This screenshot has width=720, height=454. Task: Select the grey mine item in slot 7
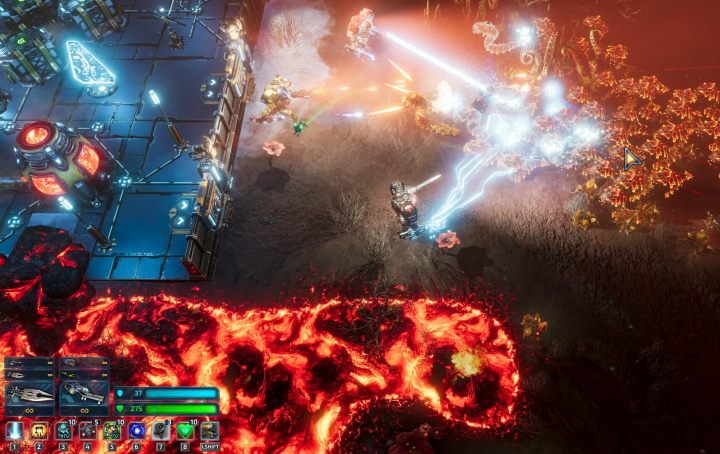[x=161, y=431]
